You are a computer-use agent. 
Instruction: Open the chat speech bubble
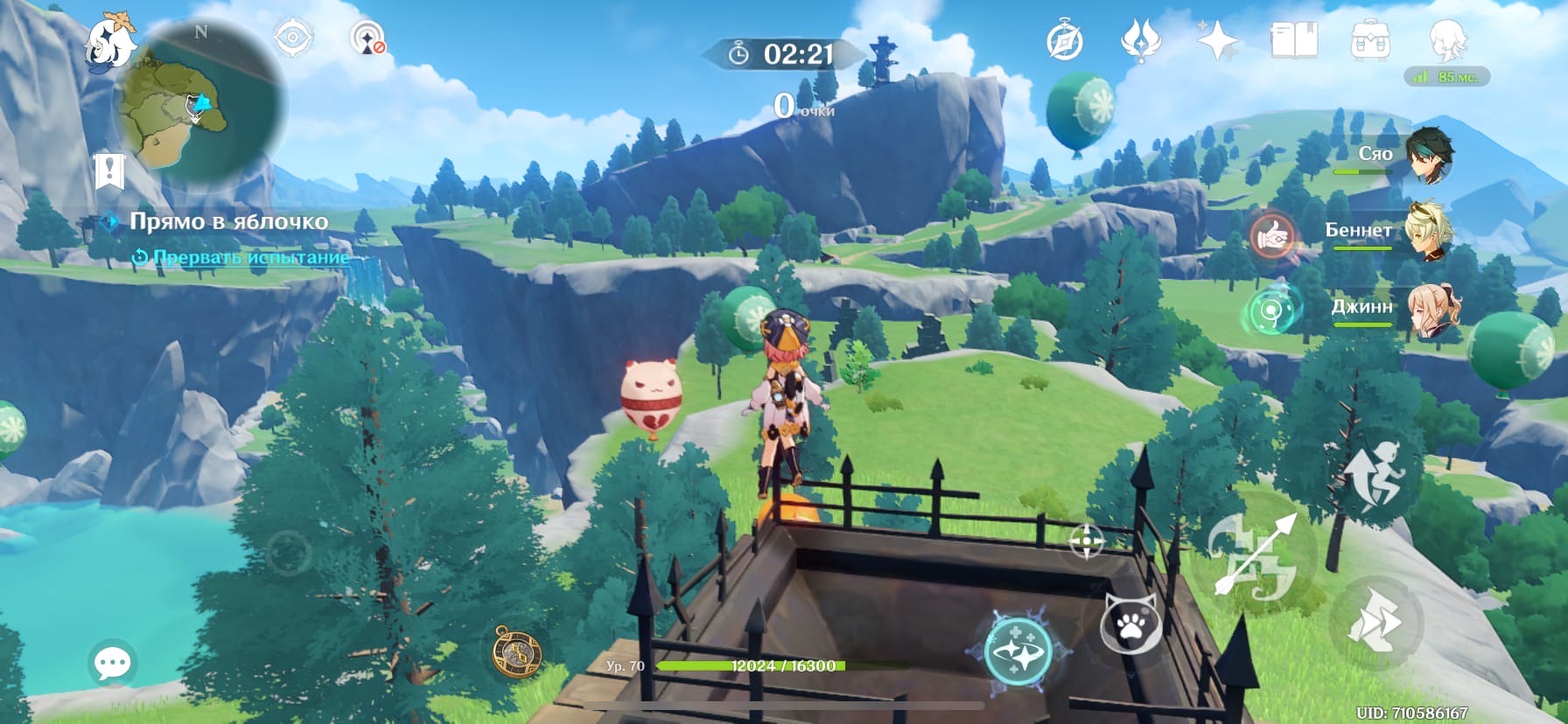(113, 664)
